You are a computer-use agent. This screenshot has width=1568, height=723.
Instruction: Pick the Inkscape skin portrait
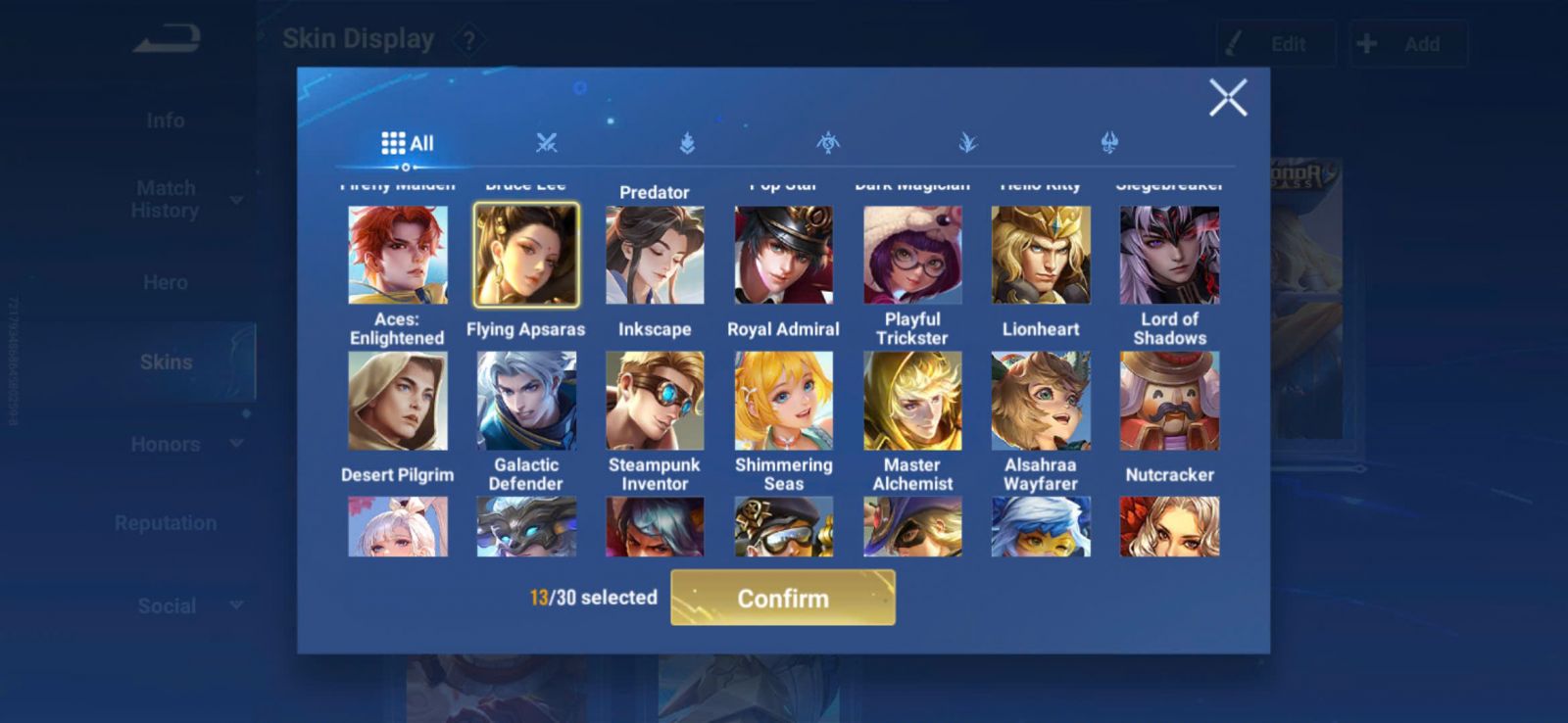(x=655, y=255)
